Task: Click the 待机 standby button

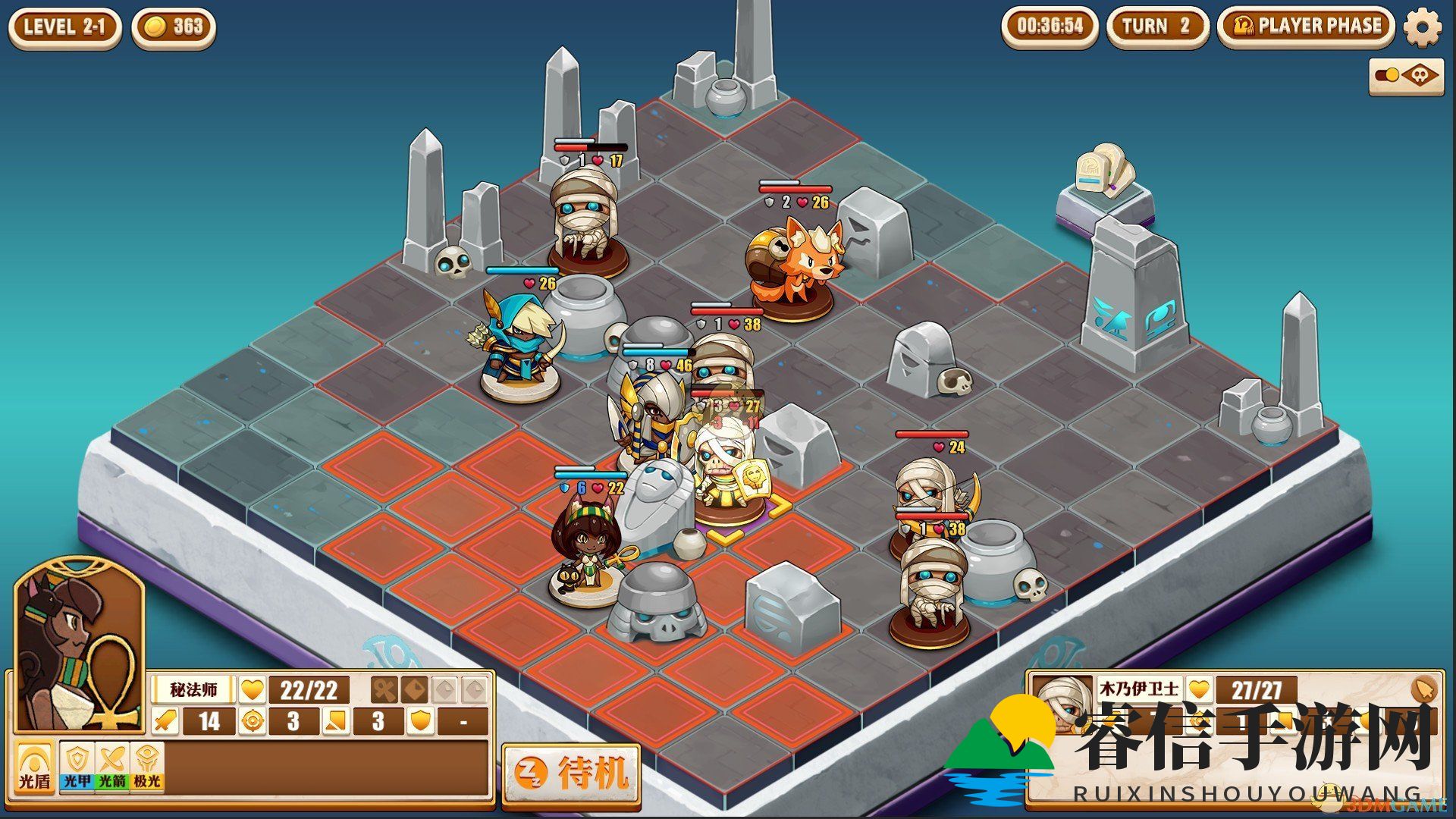Action: tap(572, 774)
